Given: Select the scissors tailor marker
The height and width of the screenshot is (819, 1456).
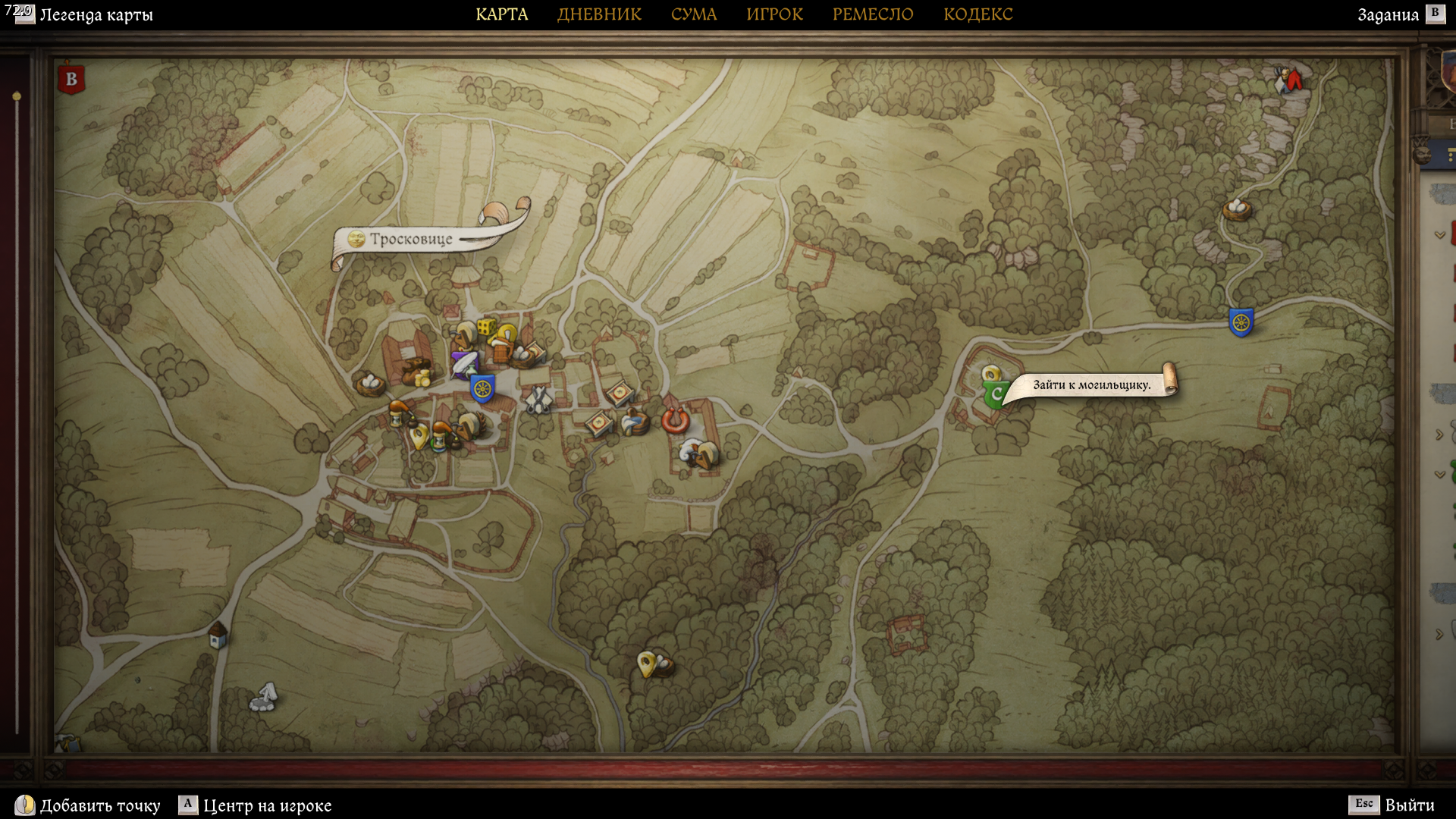Looking at the screenshot, I should click(x=538, y=399).
